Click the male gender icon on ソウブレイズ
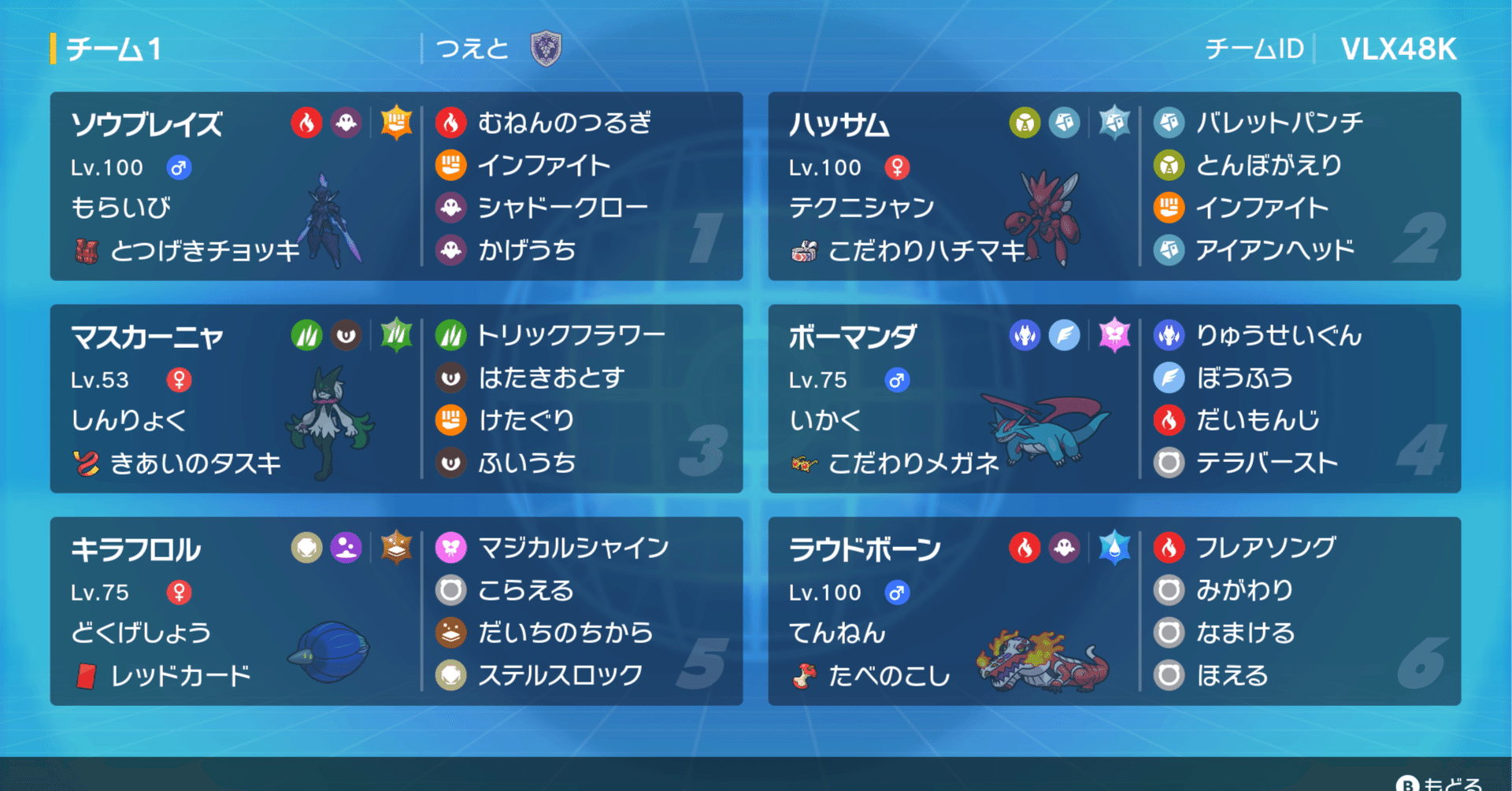 [178, 167]
